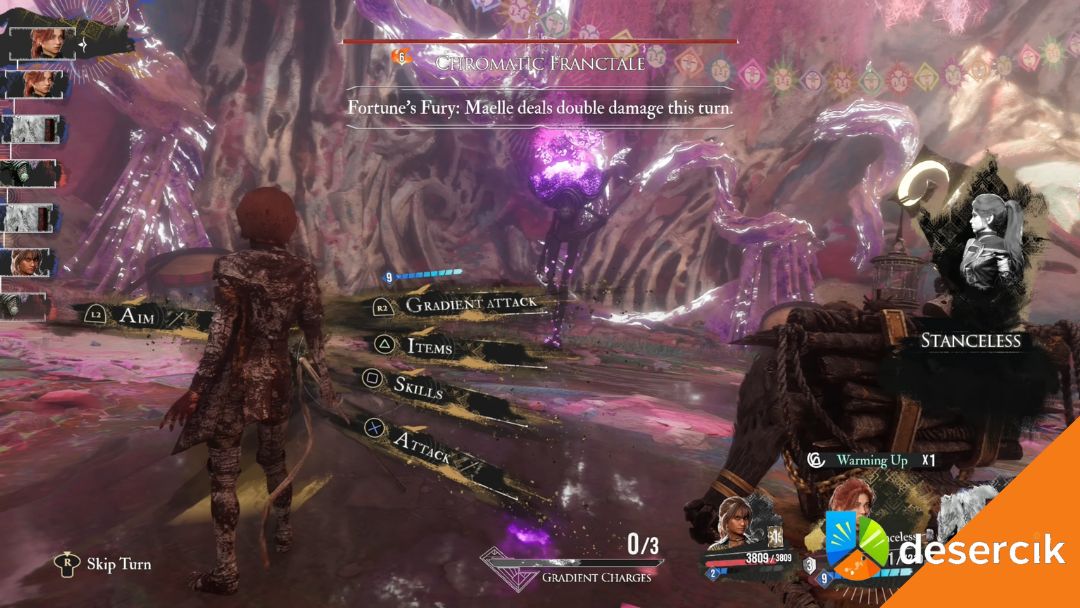Click the Stanceless stance indicator
The height and width of the screenshot is (608, 1080).
[x=969, y=341]
